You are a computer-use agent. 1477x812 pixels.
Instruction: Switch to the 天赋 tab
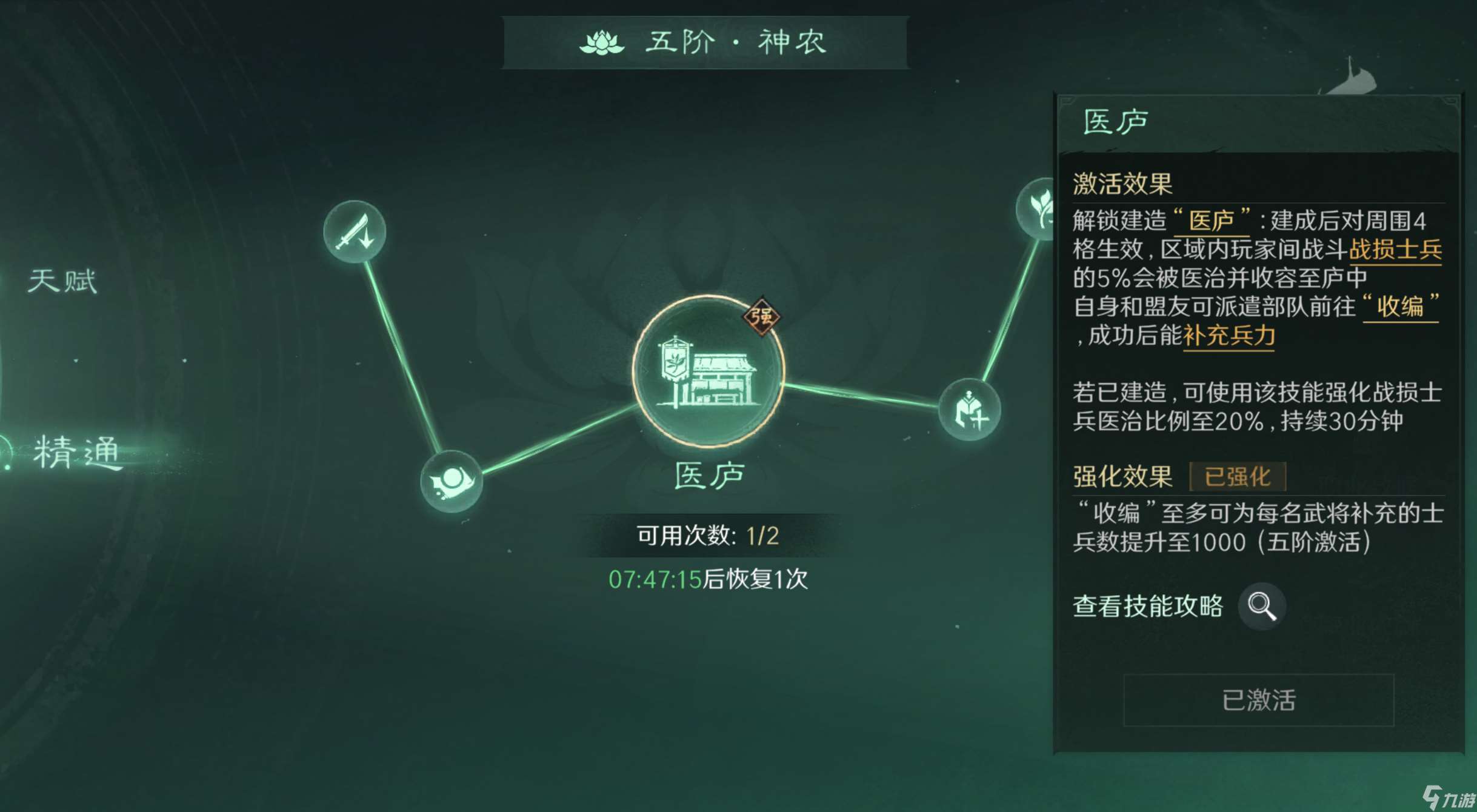62,279
